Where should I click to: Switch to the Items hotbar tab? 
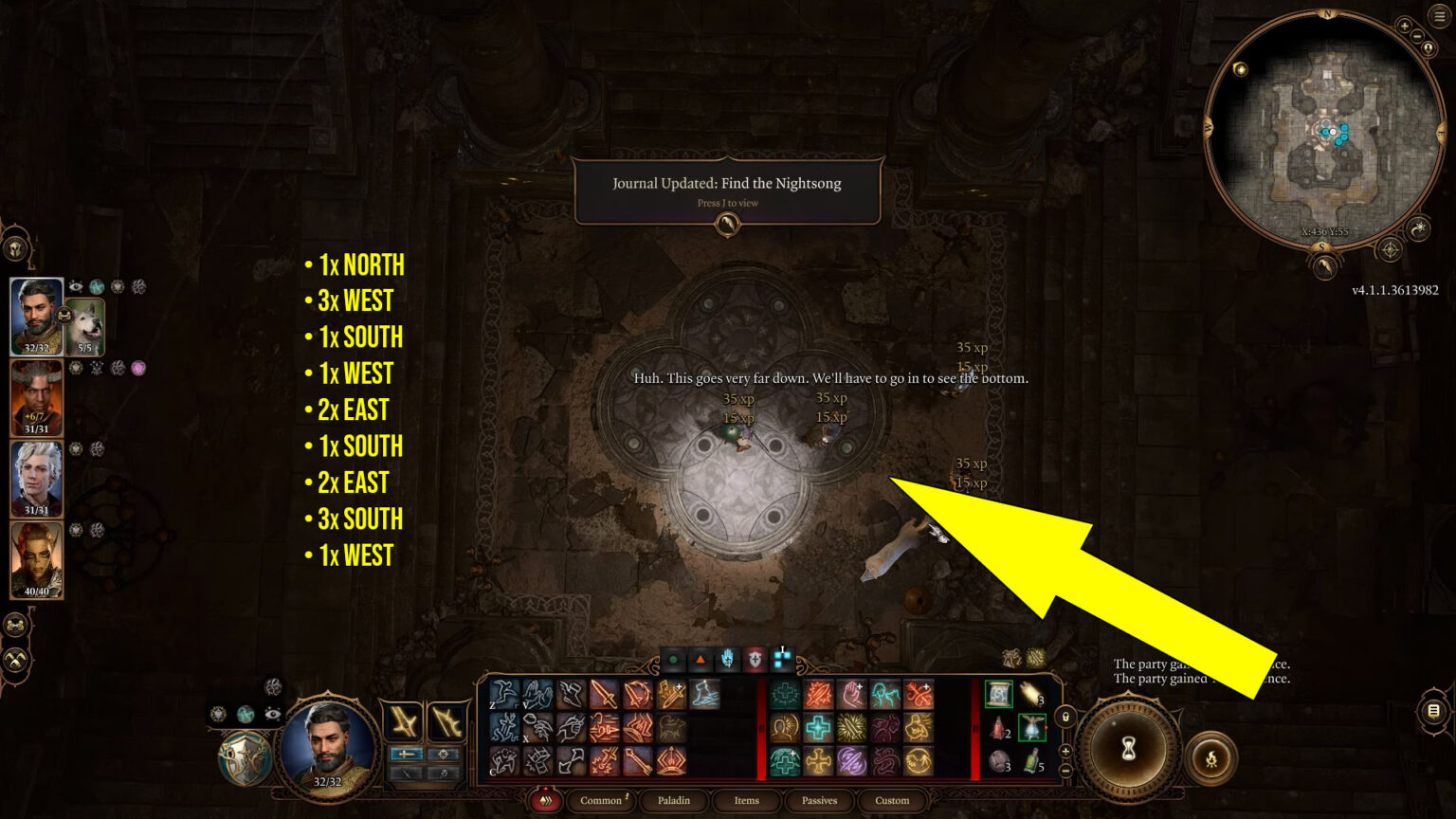coord(746,801)
